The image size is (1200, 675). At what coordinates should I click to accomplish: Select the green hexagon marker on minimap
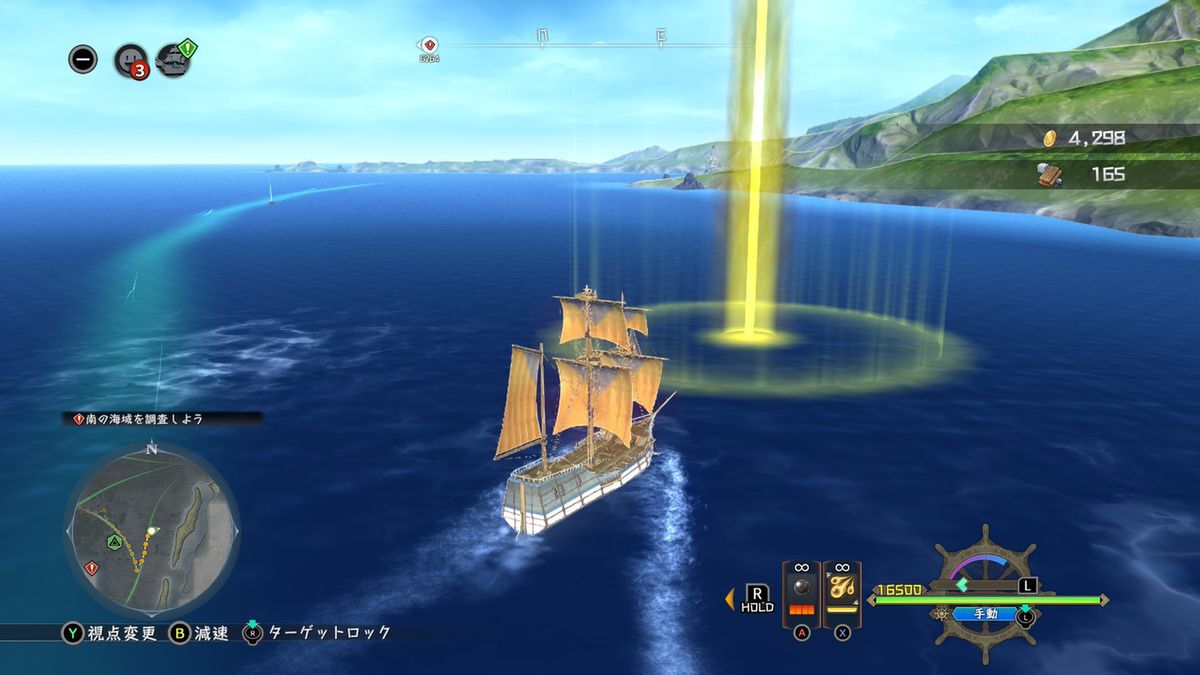(115, 541)
